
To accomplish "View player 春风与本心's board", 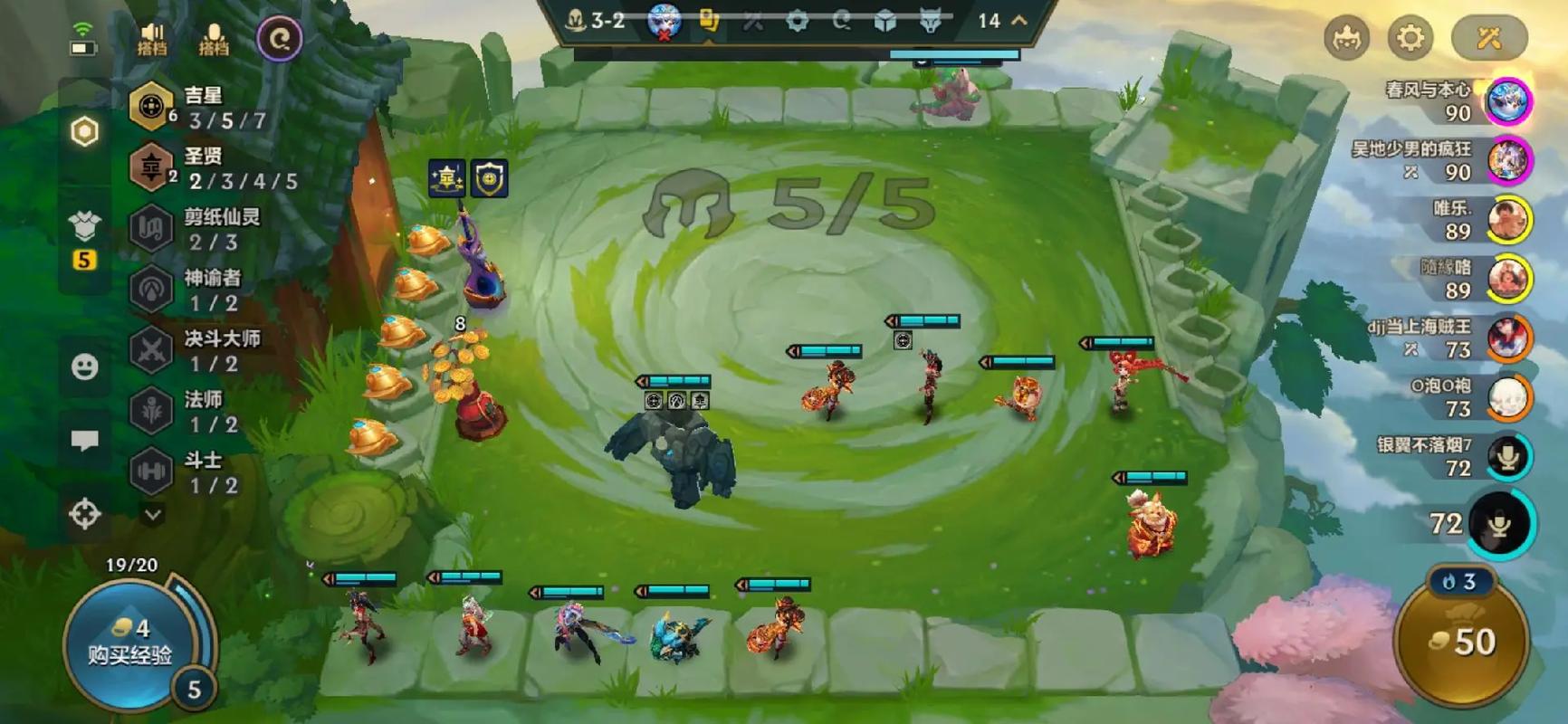I will coord(1508,100).
